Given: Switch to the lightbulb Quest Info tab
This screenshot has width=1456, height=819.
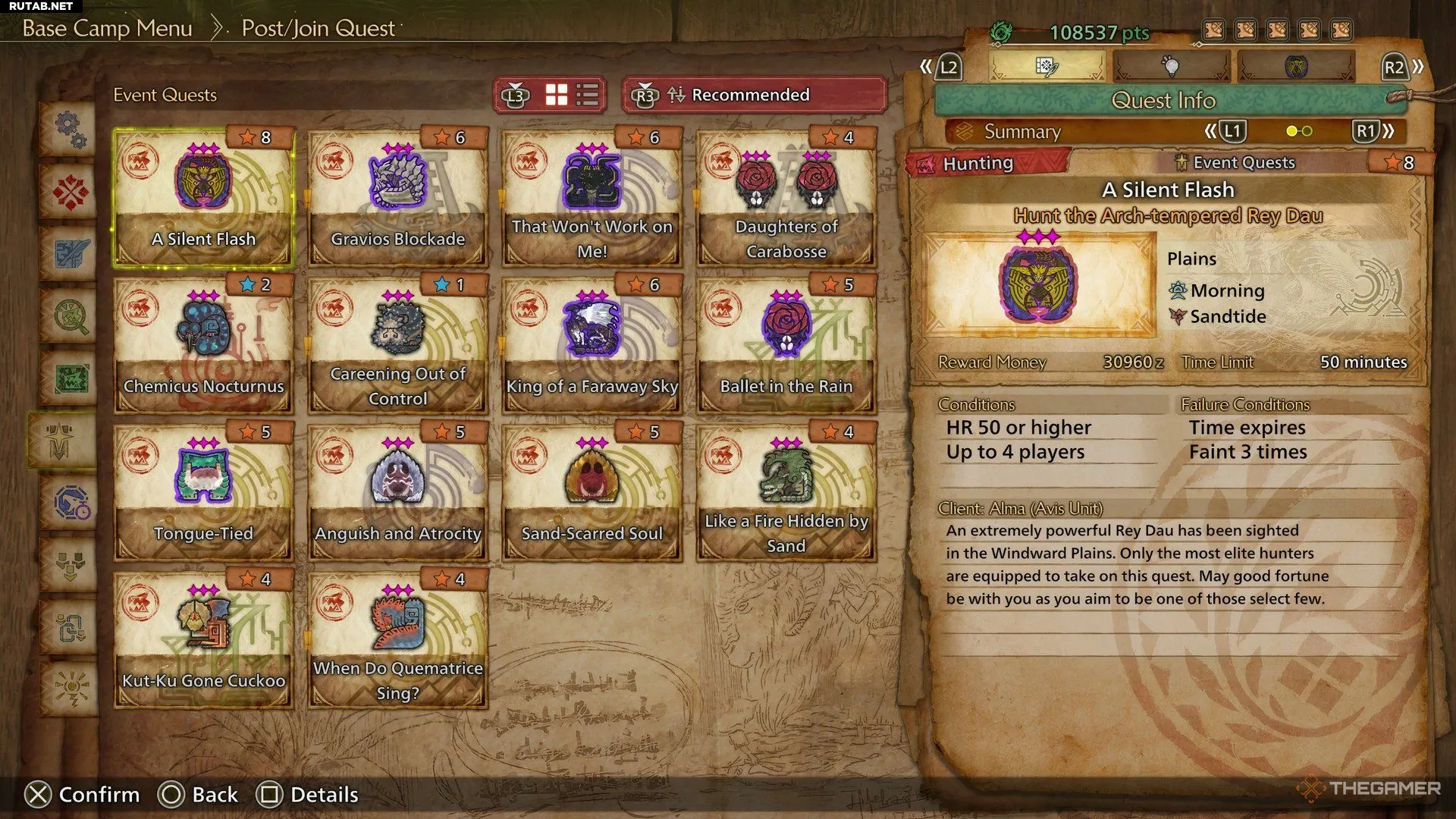Looking at the screenshot, I should click(1172, 67).
